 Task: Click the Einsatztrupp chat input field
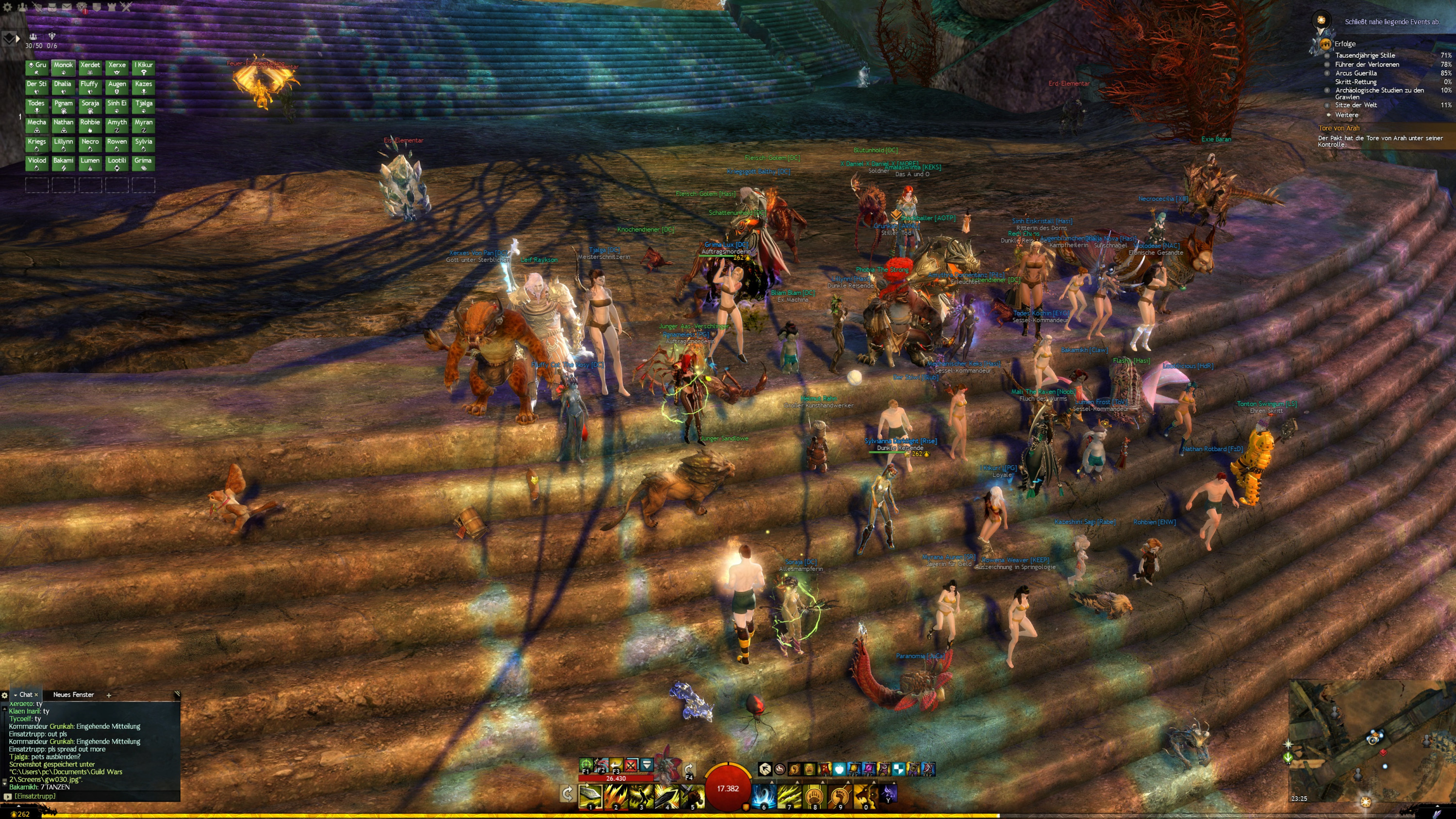point(90,796)
